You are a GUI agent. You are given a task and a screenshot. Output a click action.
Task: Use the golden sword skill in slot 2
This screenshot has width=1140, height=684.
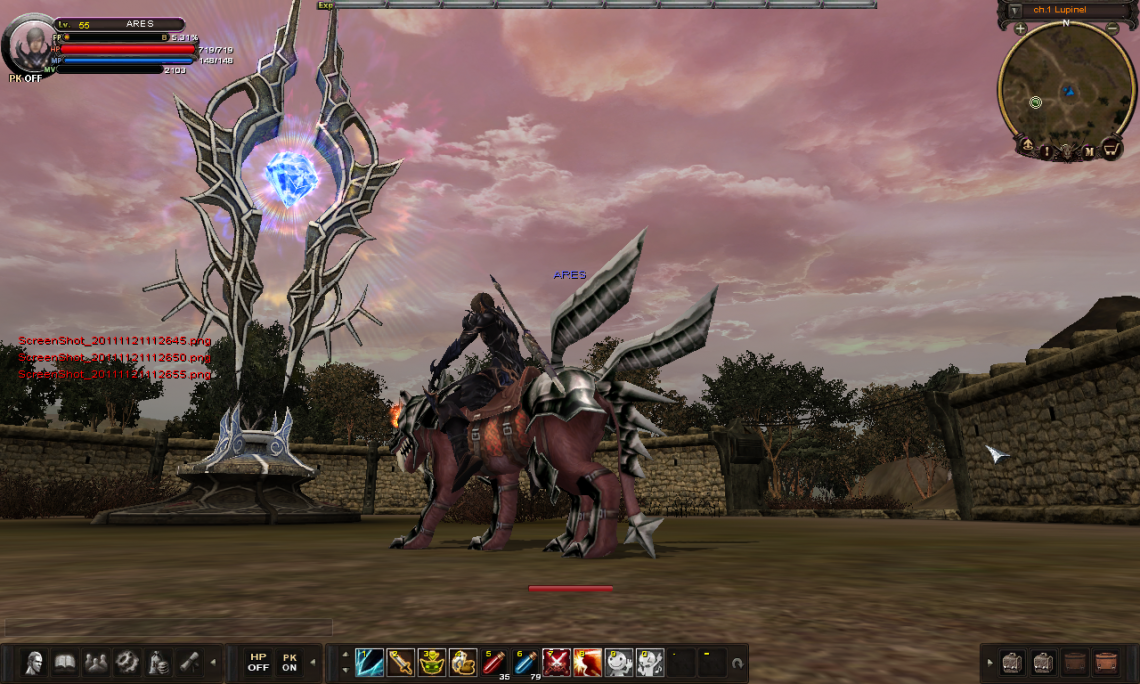pyautogui.click(x=400, y=662)
